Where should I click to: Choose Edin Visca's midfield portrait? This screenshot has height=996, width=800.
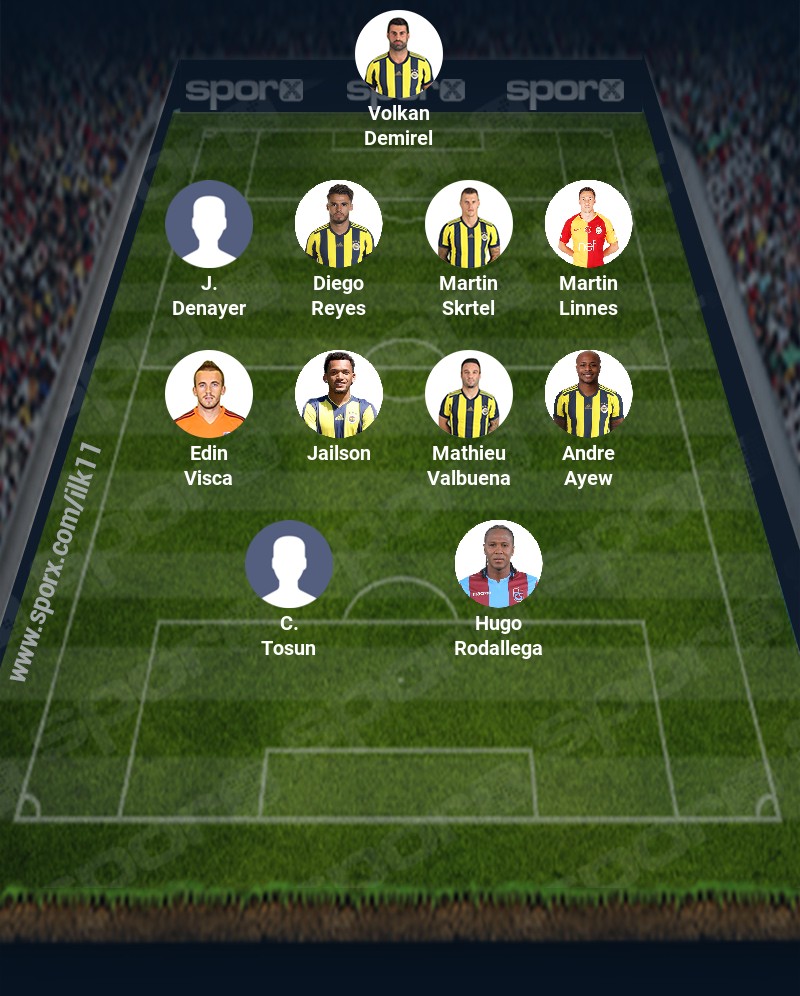click(209, 394)
